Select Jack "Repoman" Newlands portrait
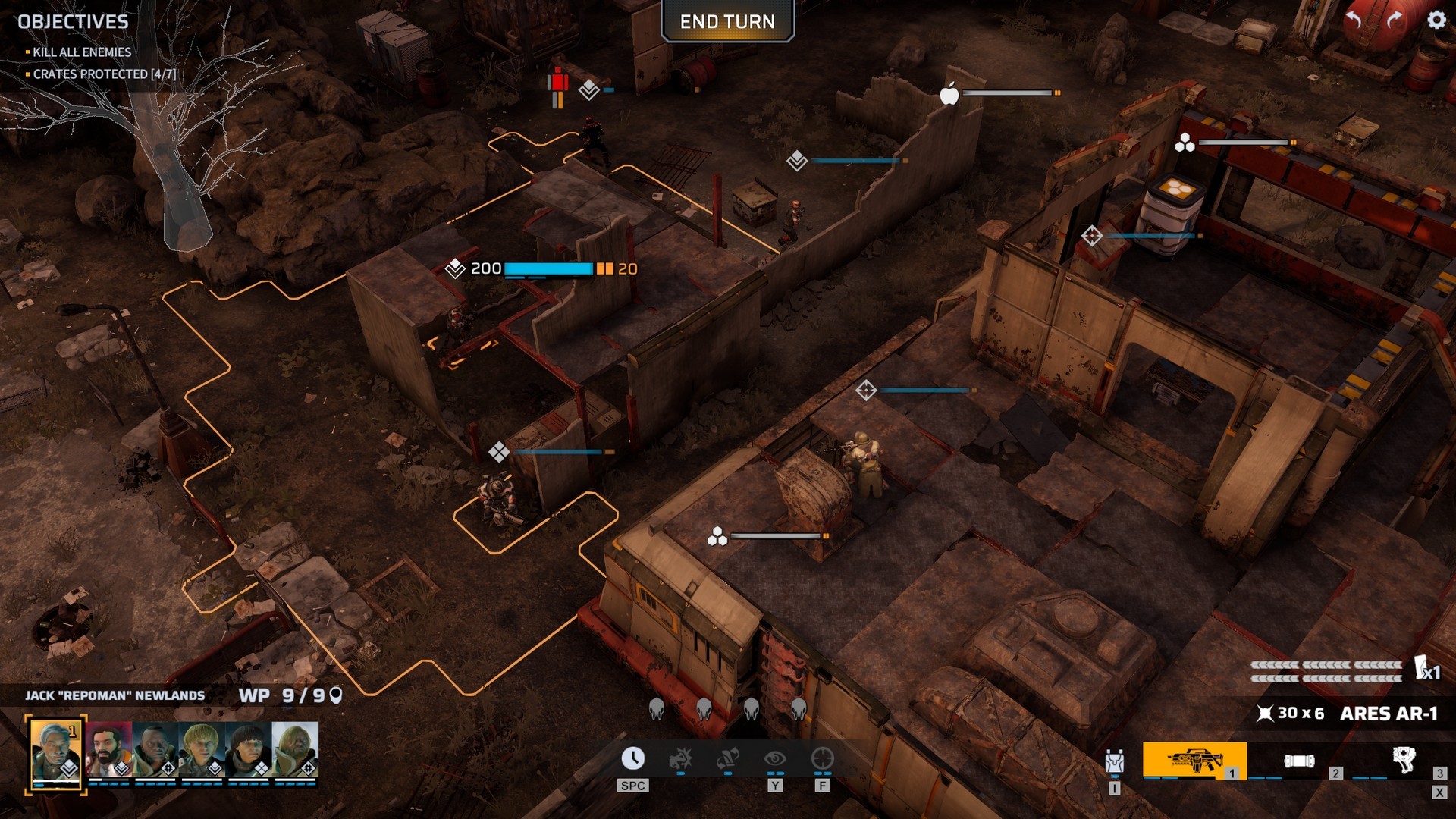Viewport: 1456px width, 819px height. (56, 751)
